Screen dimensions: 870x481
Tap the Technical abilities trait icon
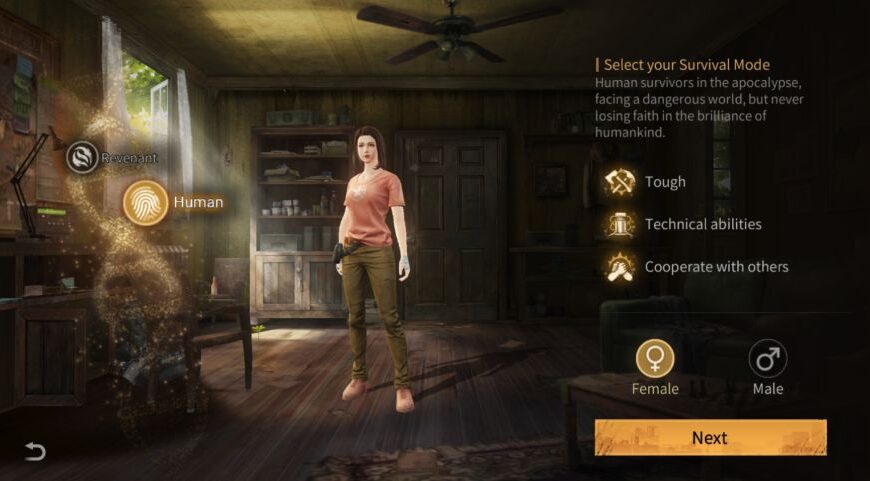click(x=620, y=224)
